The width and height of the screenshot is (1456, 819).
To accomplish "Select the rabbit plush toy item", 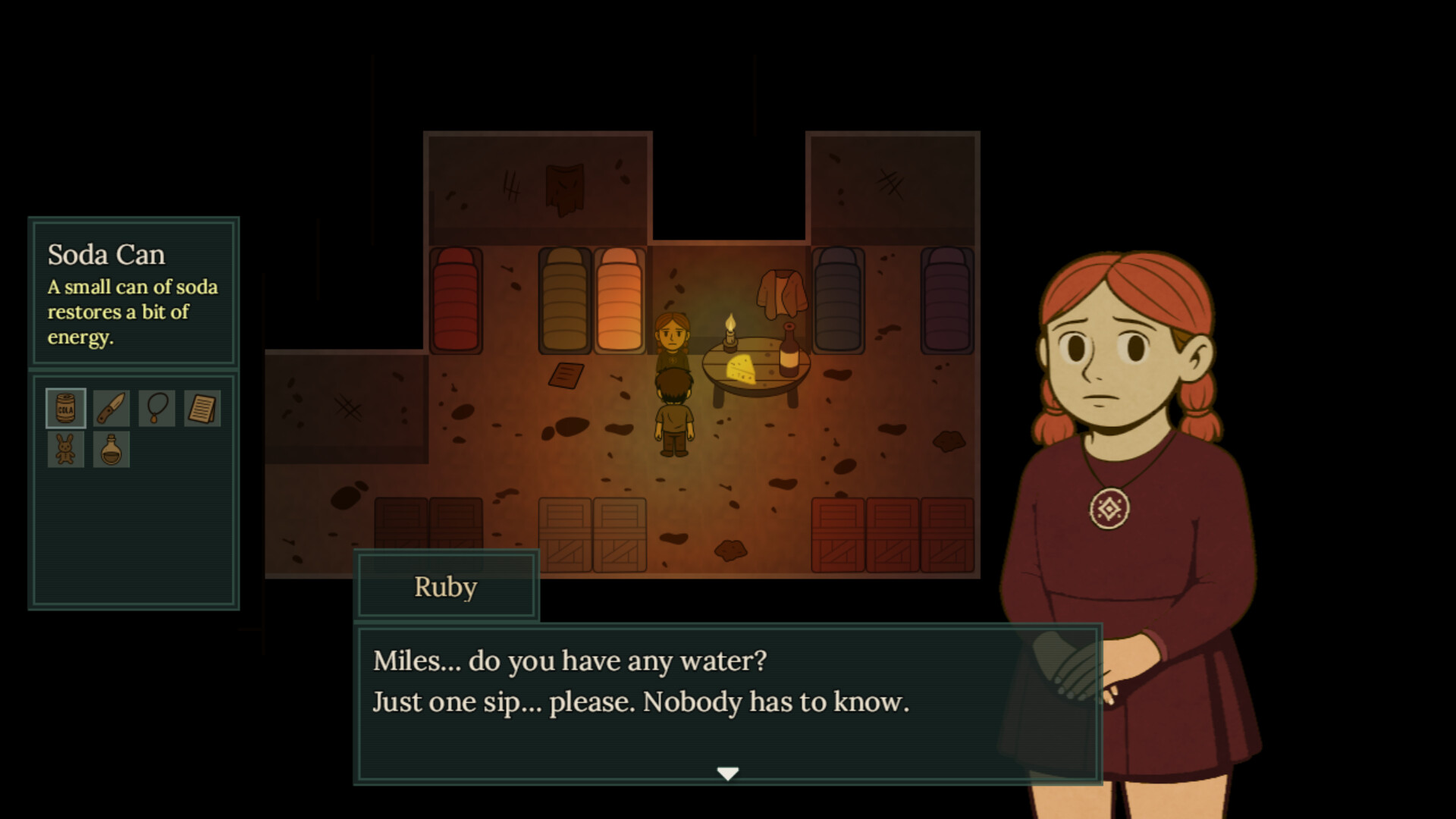I will pos(65,449).
